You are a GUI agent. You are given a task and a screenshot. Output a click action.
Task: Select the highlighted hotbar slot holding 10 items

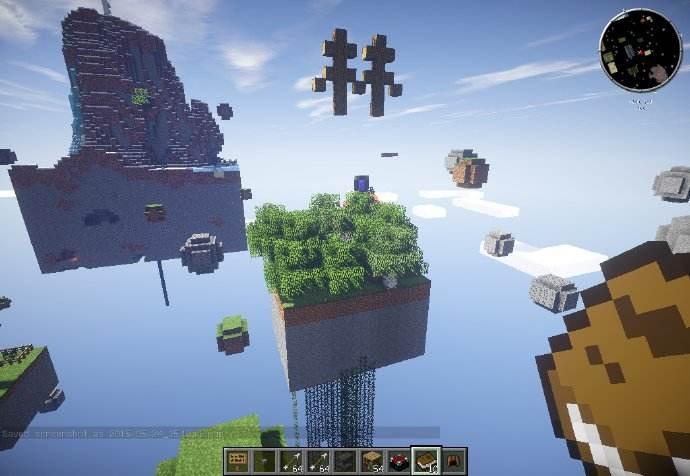[x=427, y=460]
